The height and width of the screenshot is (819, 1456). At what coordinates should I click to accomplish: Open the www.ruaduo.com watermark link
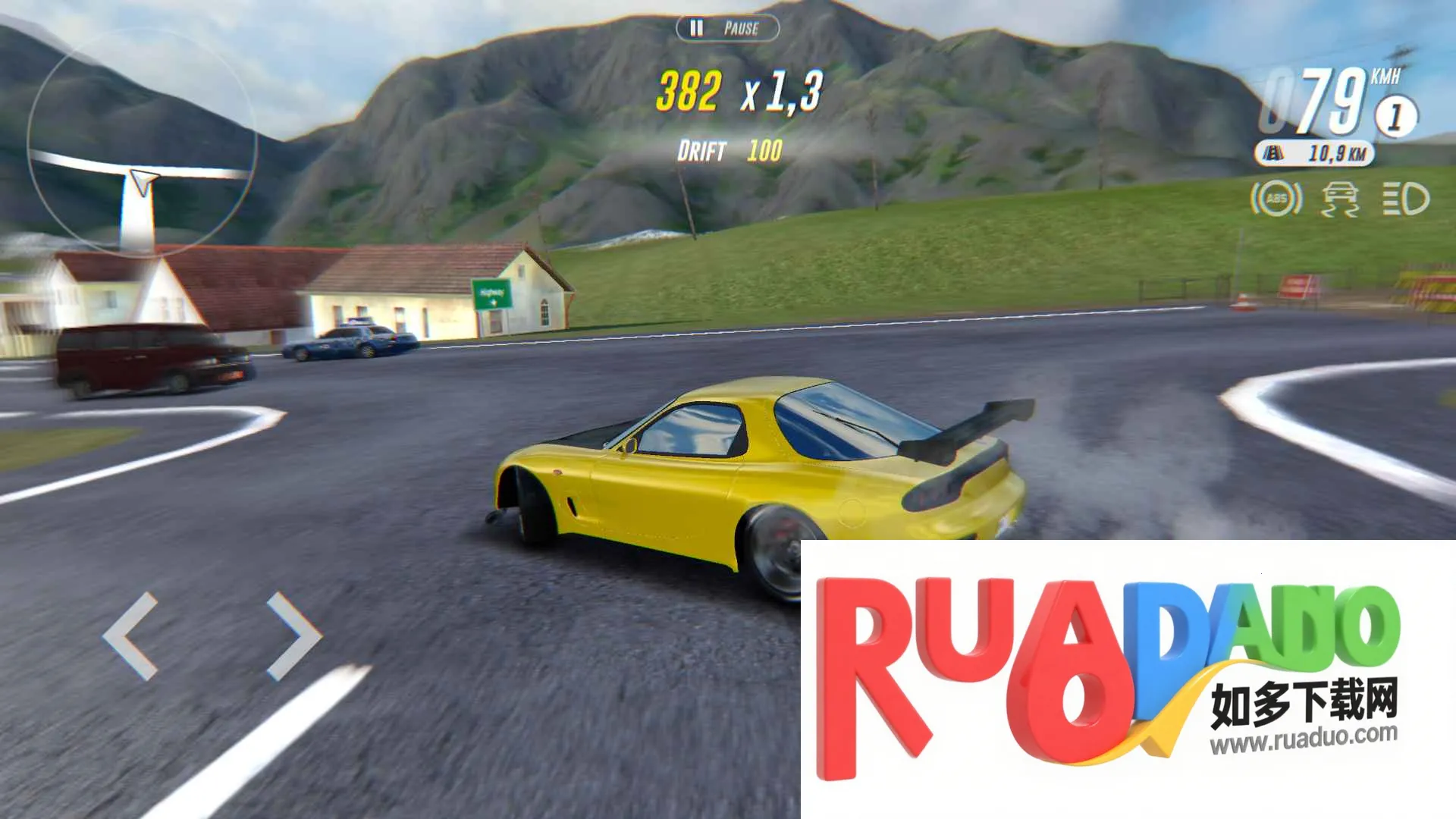[x=1303, y=737]
